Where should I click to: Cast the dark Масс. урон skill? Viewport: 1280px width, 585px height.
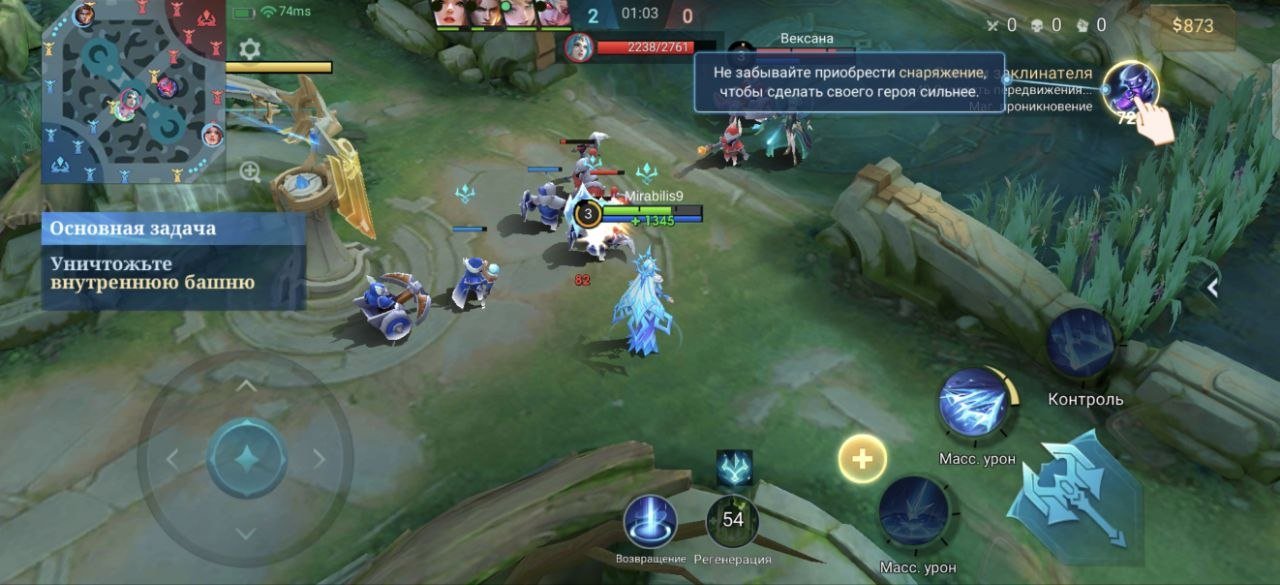click(914, 511)
